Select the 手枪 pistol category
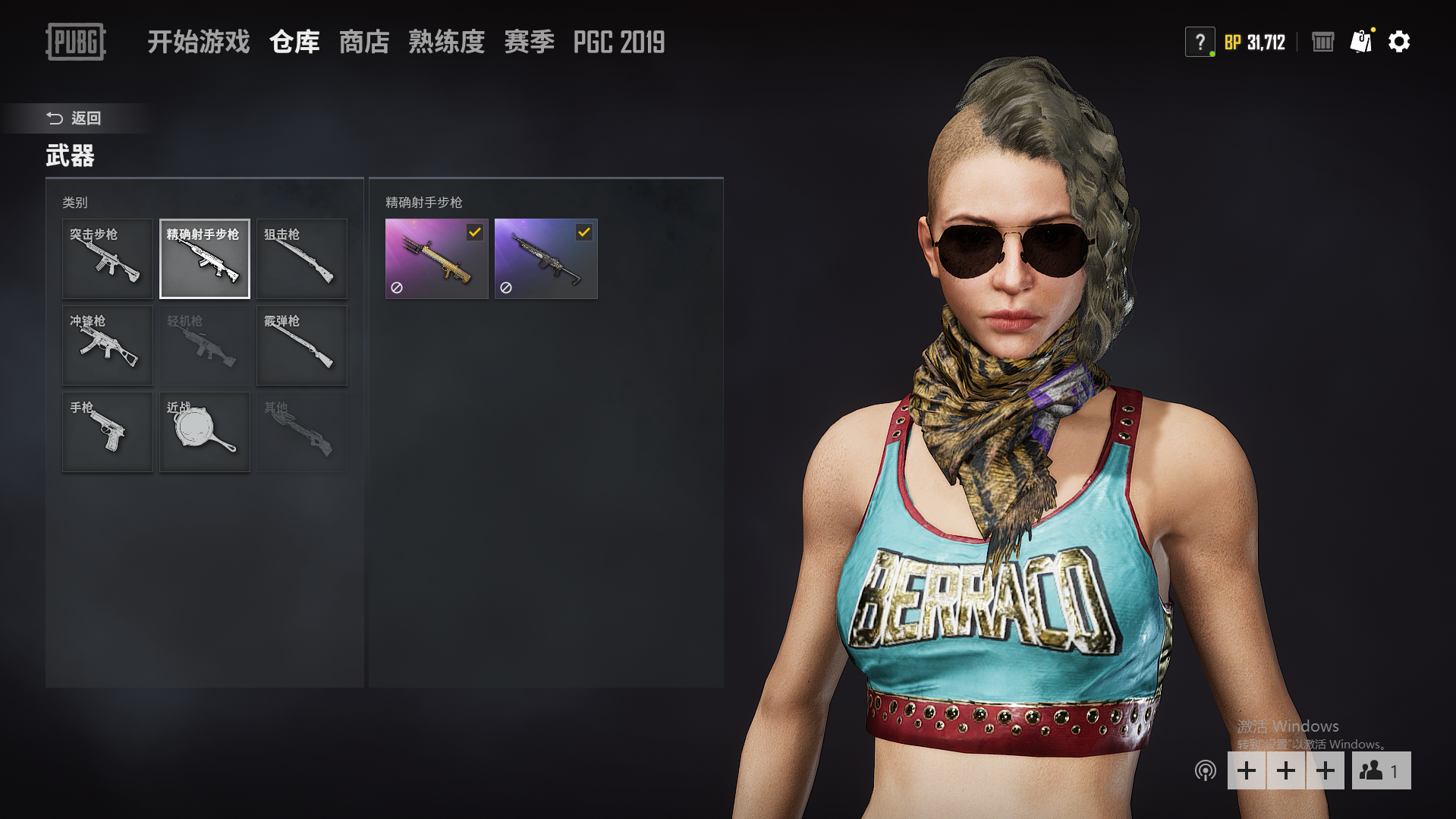1456x819 pixels. tap(108, 432)
